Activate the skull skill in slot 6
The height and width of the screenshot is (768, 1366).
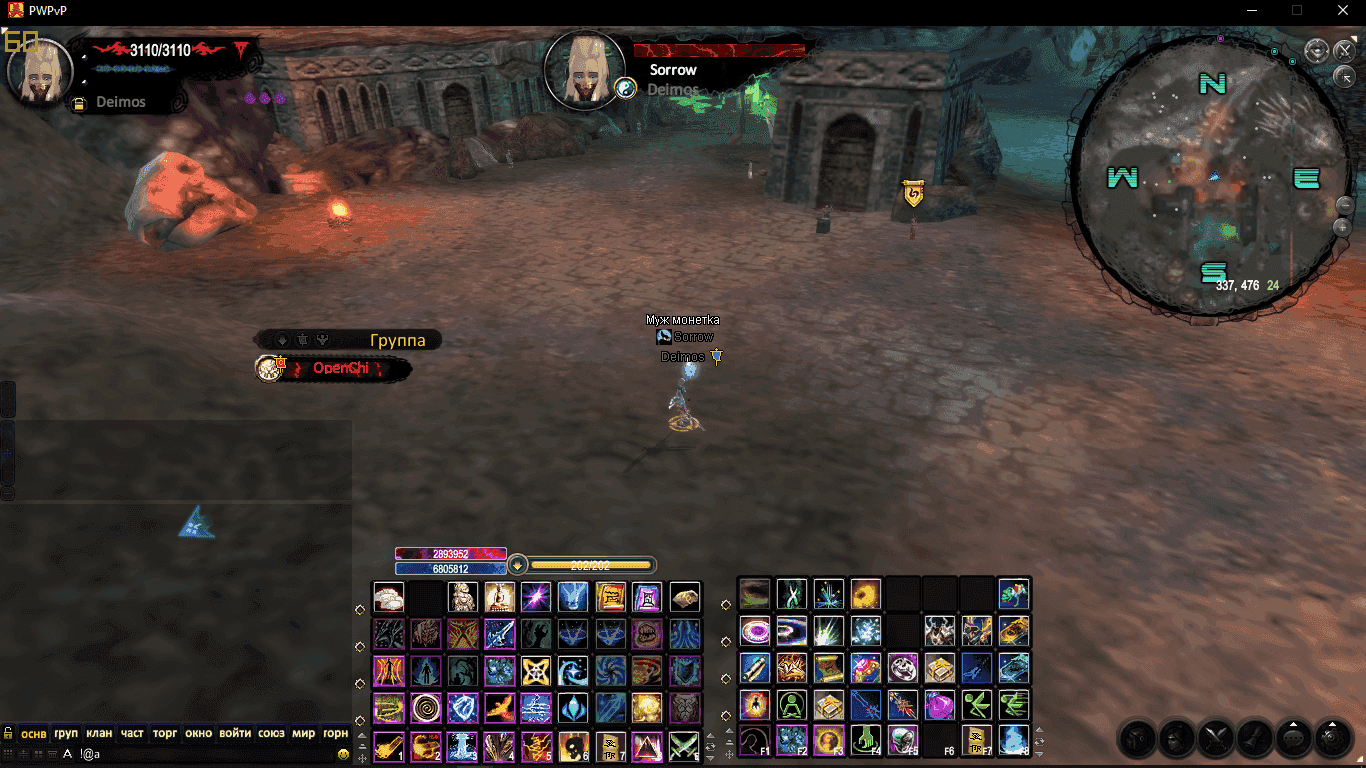pos(572,745)
